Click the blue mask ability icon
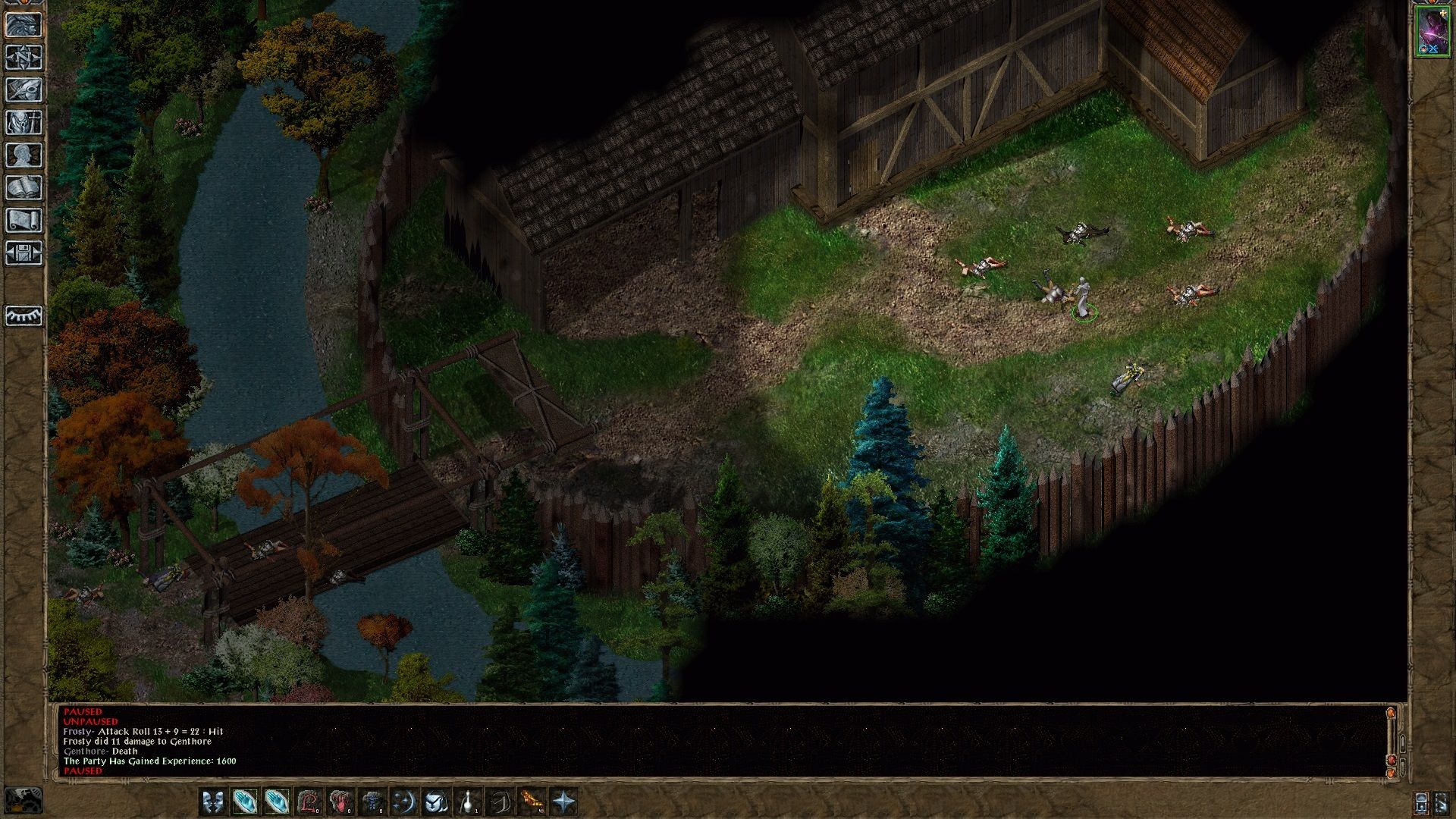The height and width of the screenshot is (819, 1456). tap(435, 802)
